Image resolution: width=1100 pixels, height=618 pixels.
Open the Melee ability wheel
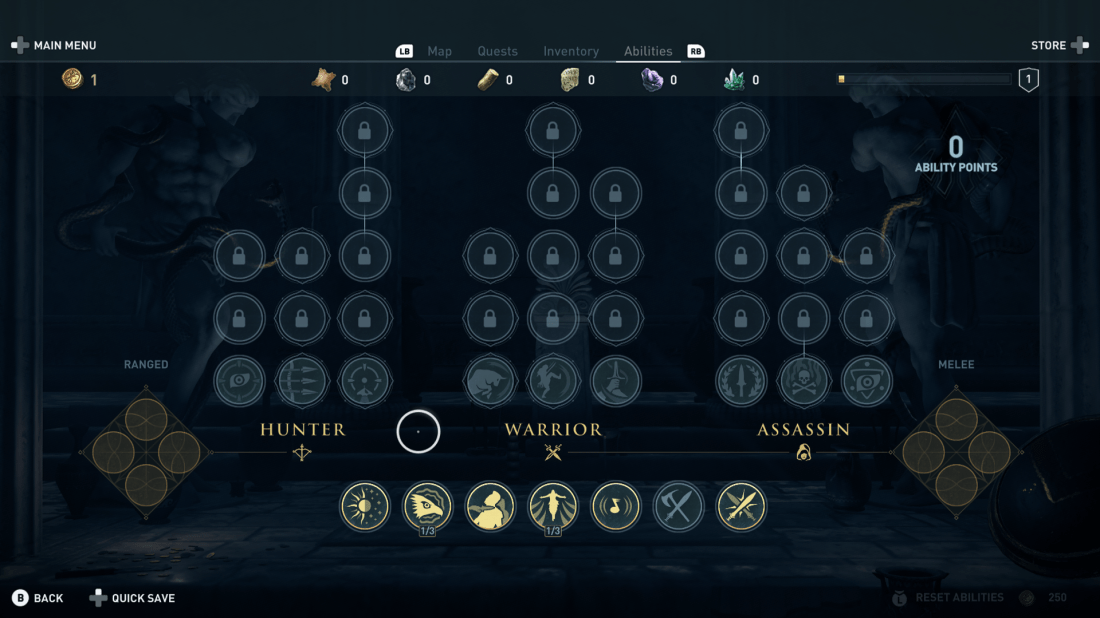(957, 452)
